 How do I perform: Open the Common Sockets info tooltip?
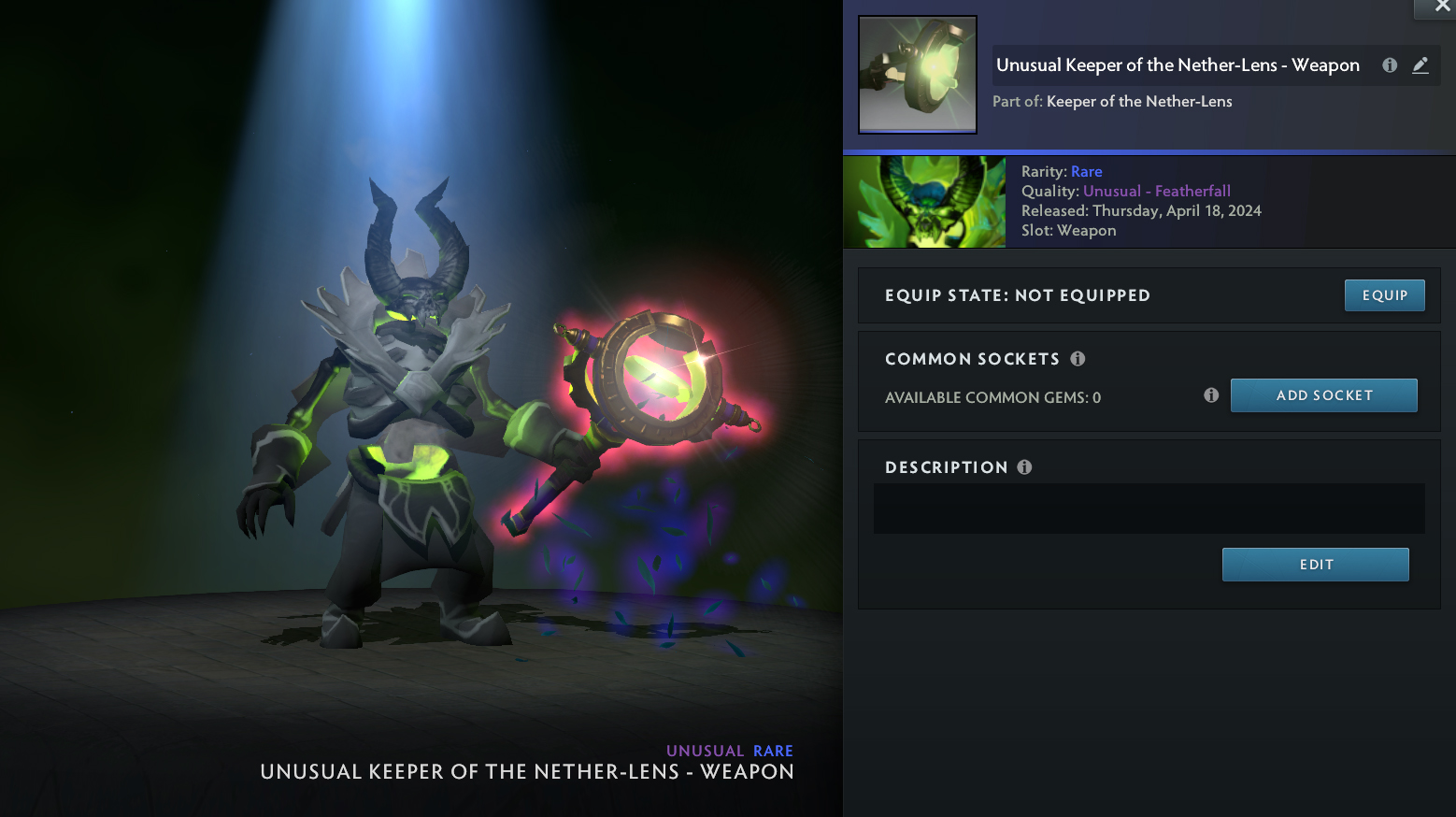coord(1078,359)
